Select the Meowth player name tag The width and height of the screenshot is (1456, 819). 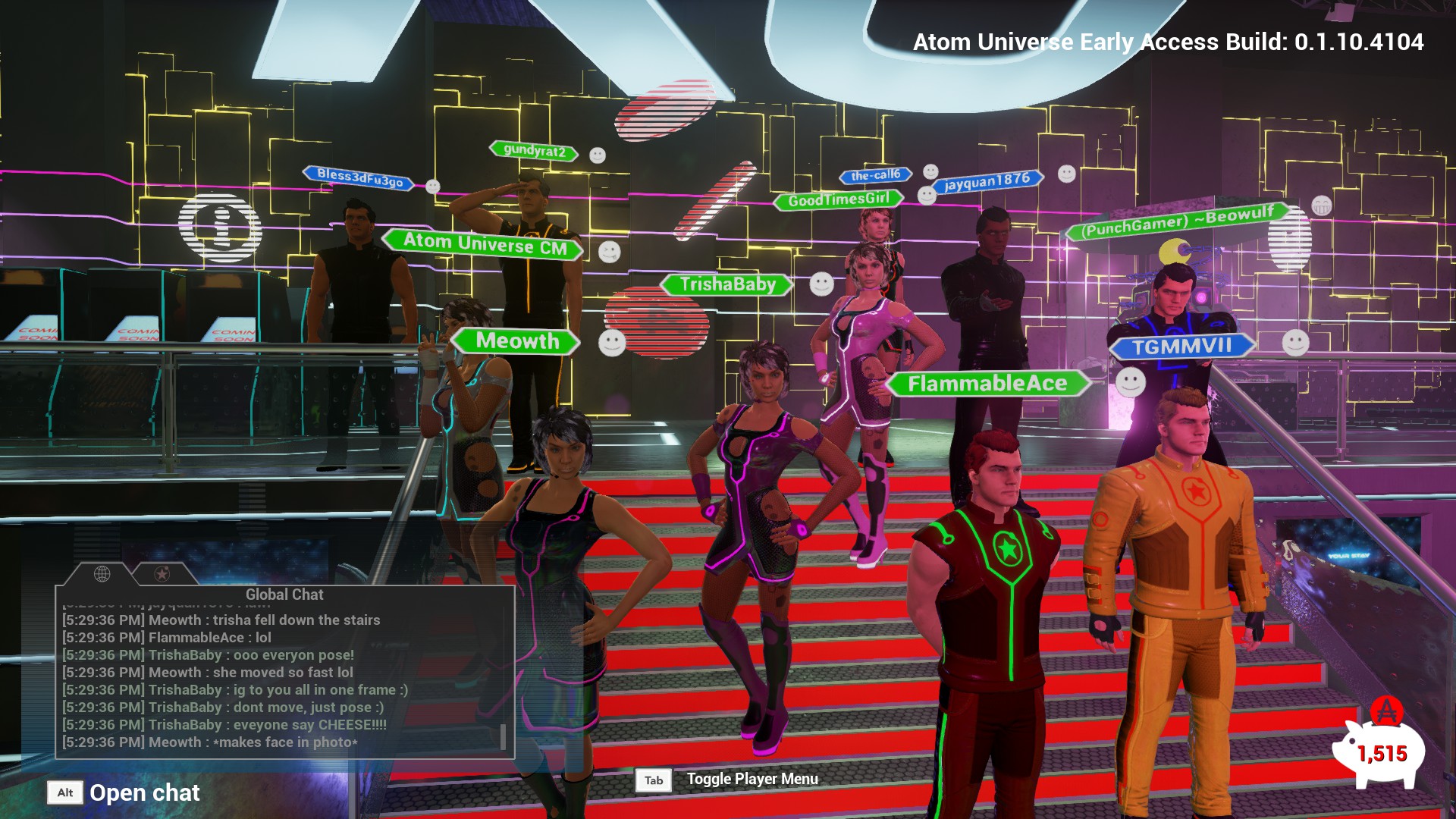coord(517,341)
